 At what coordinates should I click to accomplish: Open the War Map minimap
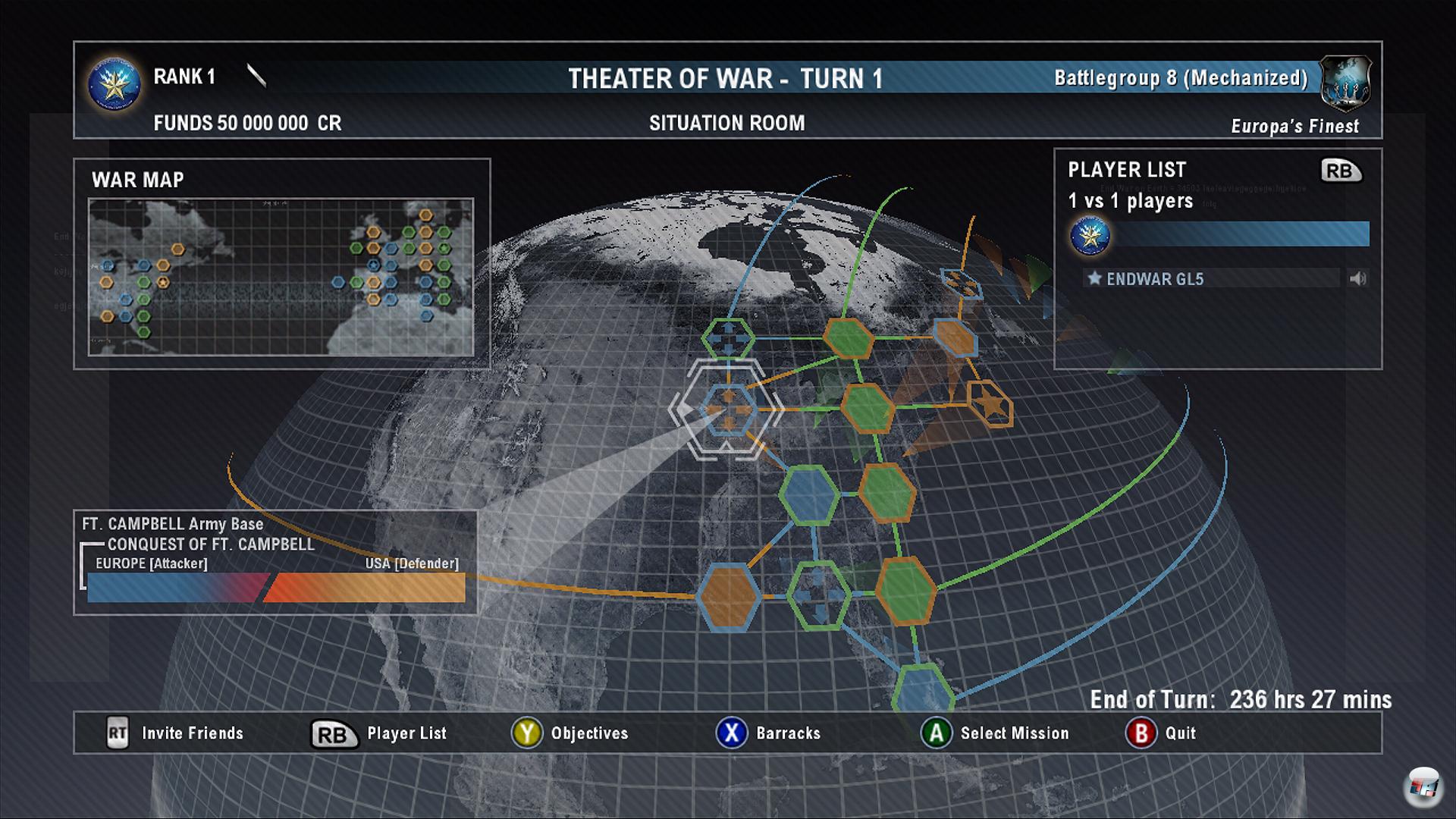click(x=281, y=277)
